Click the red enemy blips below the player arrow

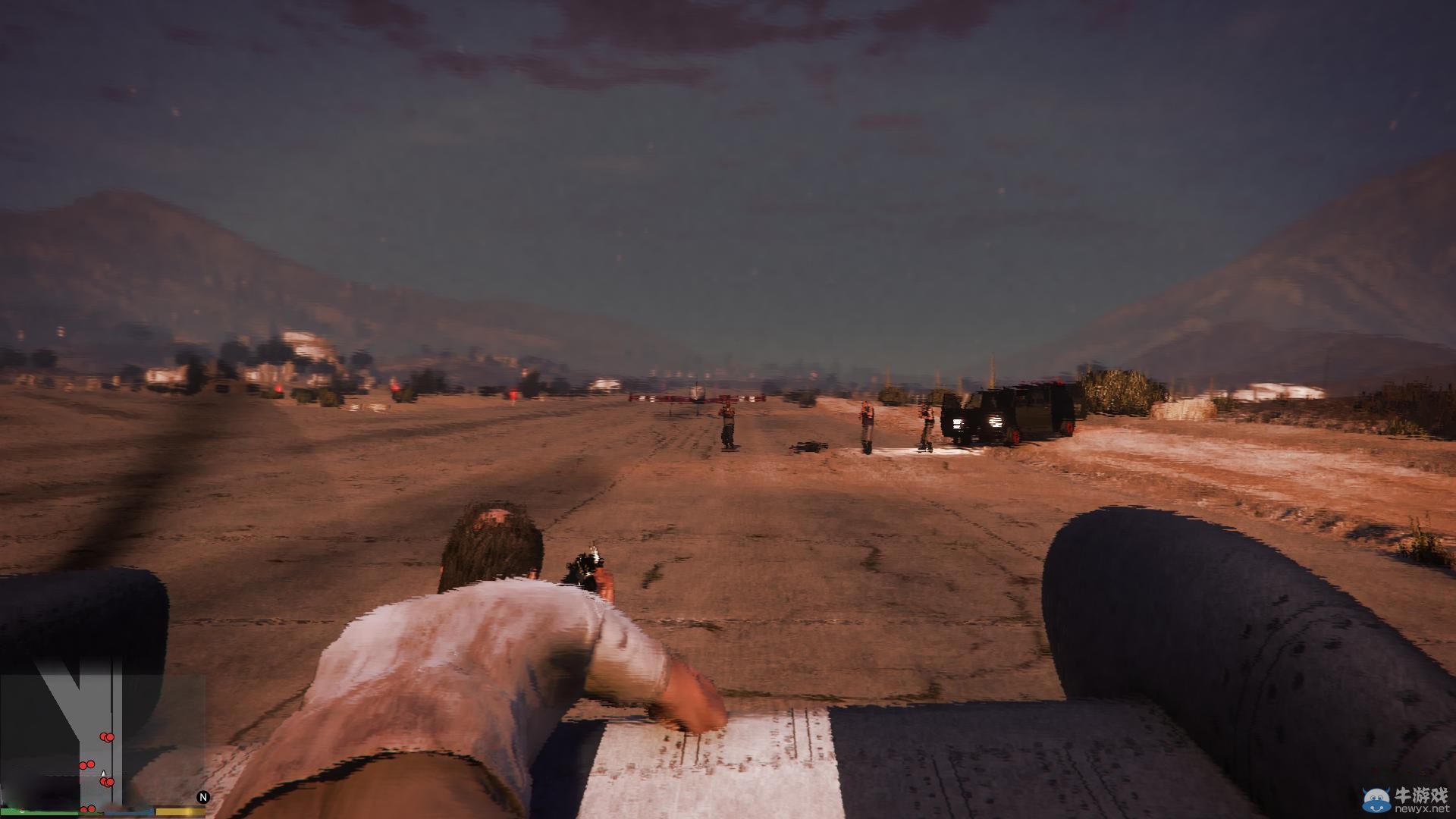tap(106, 782)
